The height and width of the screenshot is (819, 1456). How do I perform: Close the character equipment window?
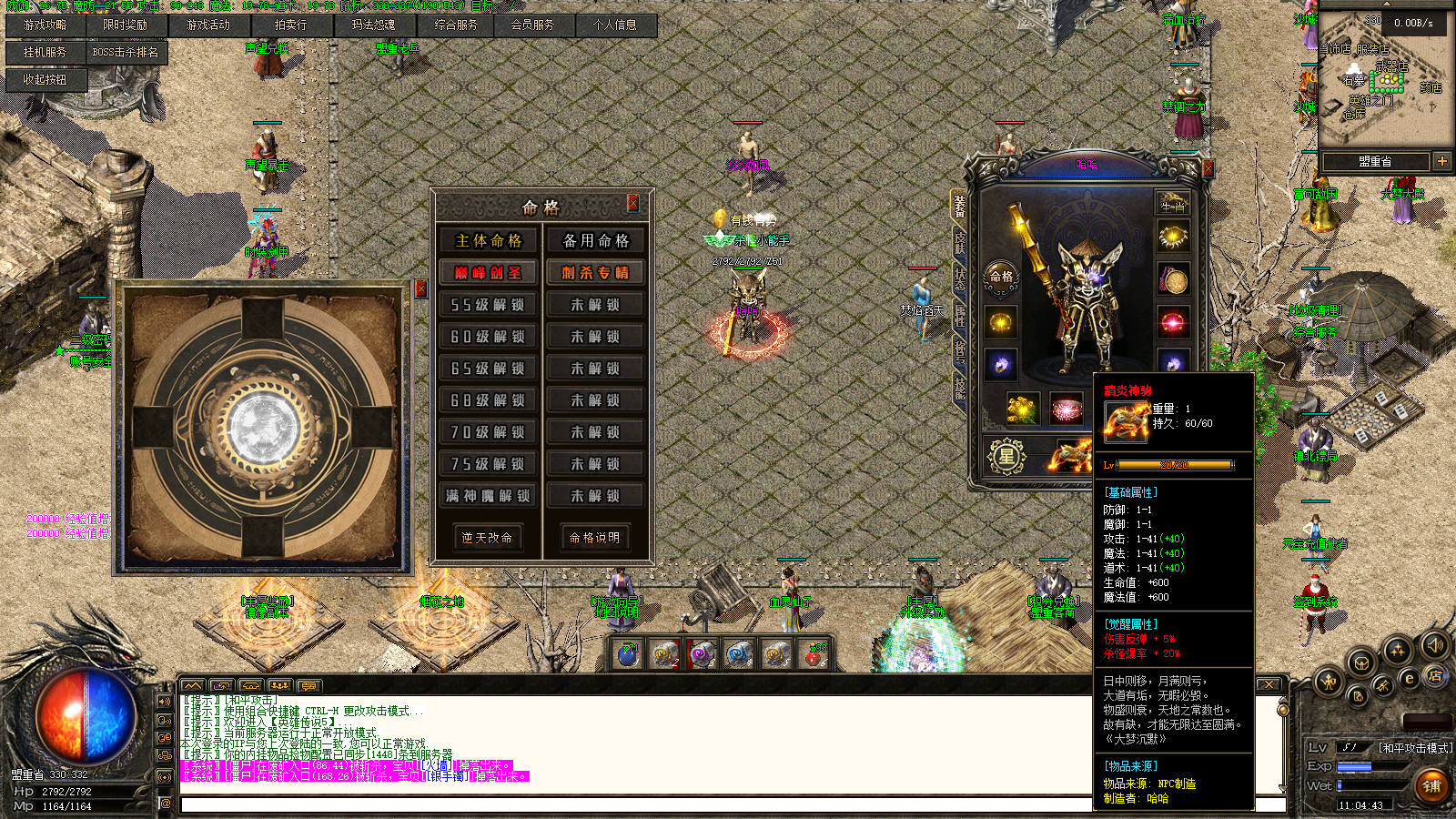coord(1208,168)
